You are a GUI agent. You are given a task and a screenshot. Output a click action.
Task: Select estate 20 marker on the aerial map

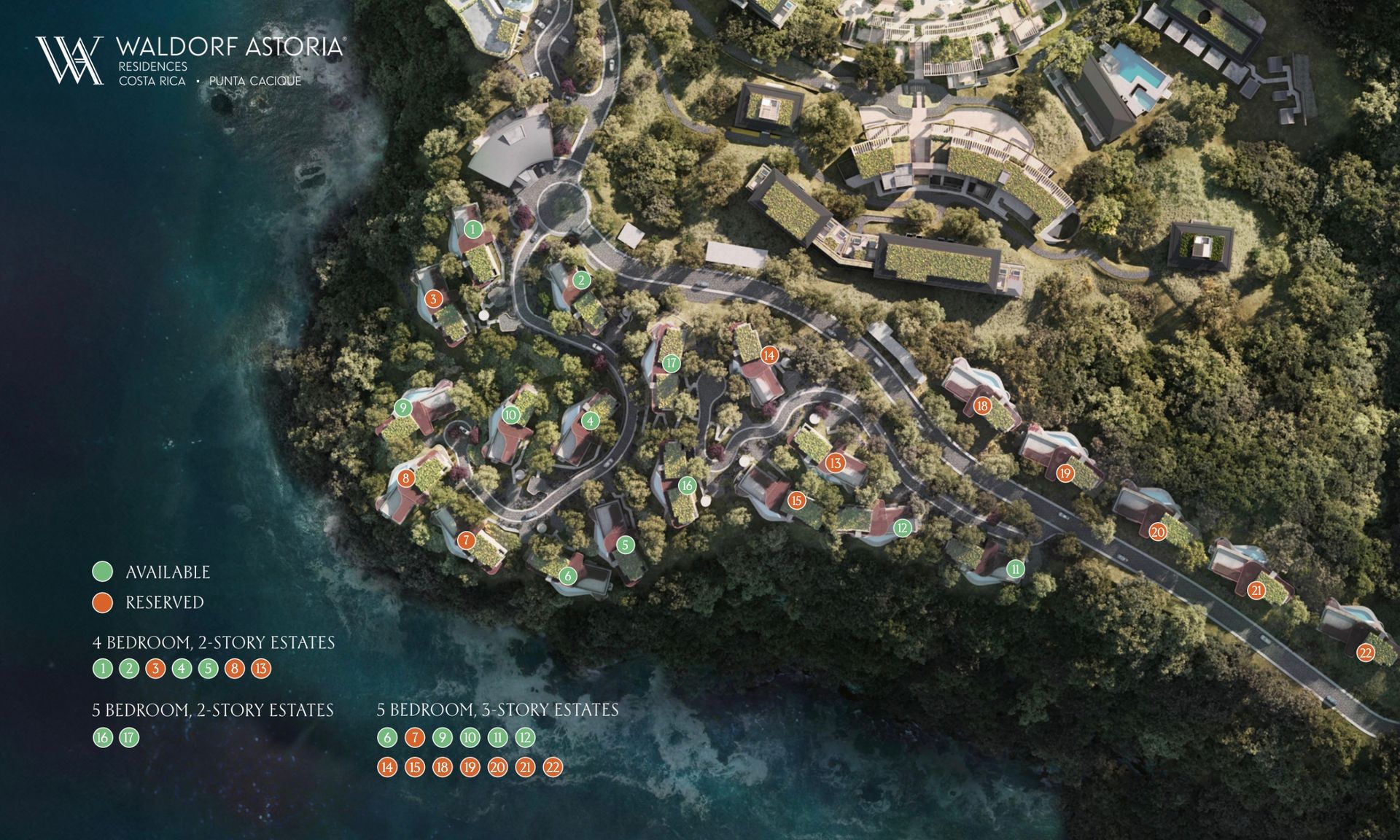[1158, 532]
